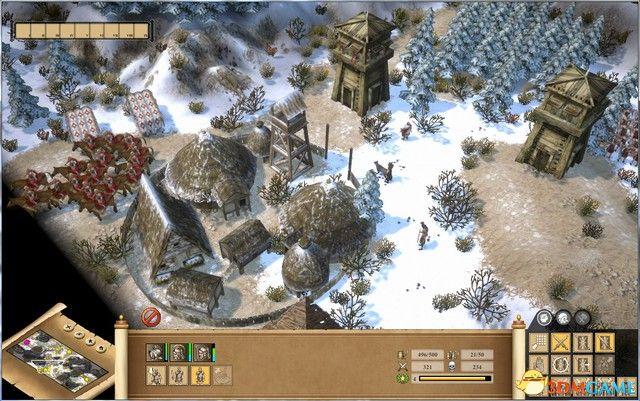640x401 pixels.
Task: Select the grid formation command button
Action: pyautogui.click(x=539, y=342)
